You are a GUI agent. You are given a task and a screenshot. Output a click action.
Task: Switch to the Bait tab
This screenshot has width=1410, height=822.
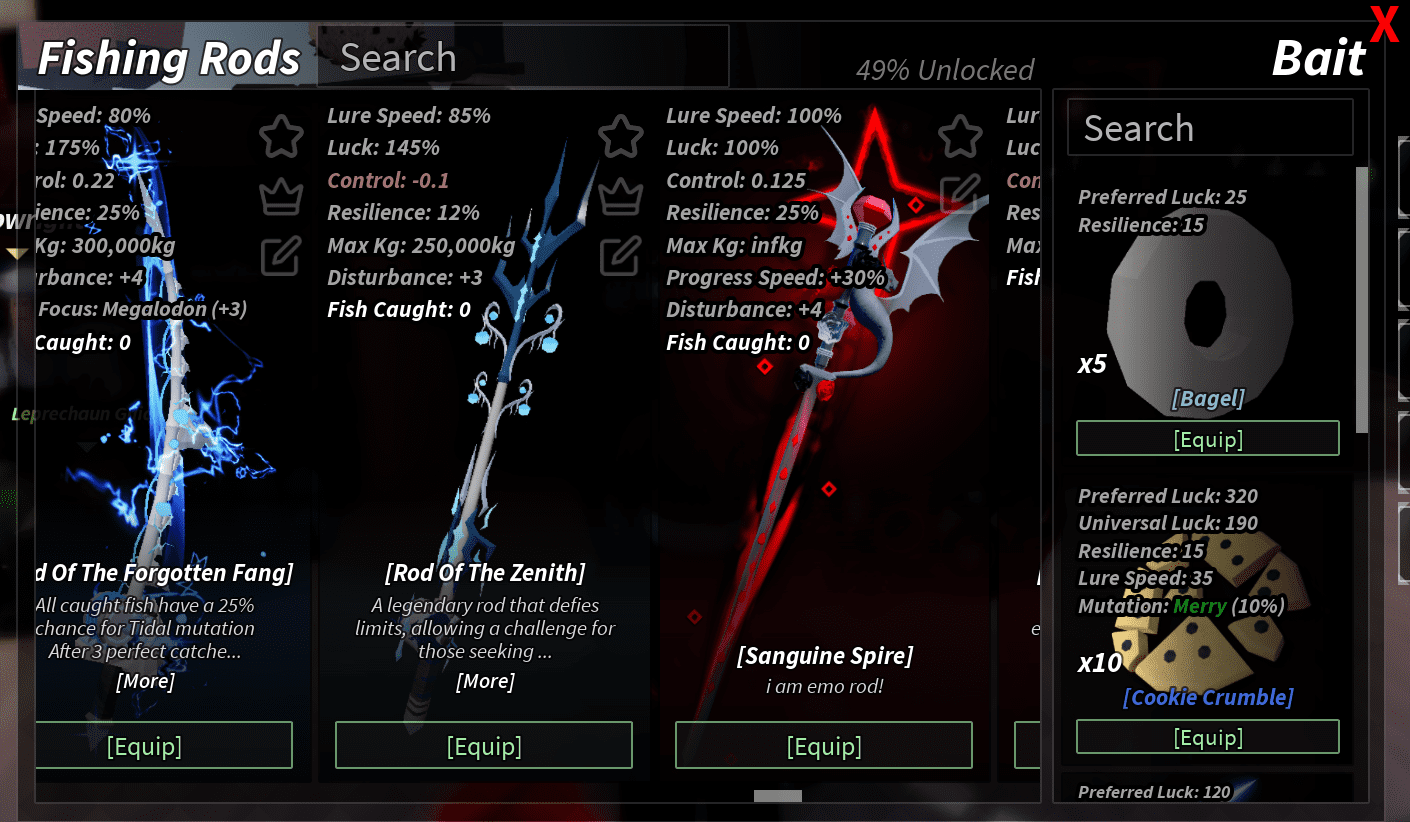(1318, 58)
